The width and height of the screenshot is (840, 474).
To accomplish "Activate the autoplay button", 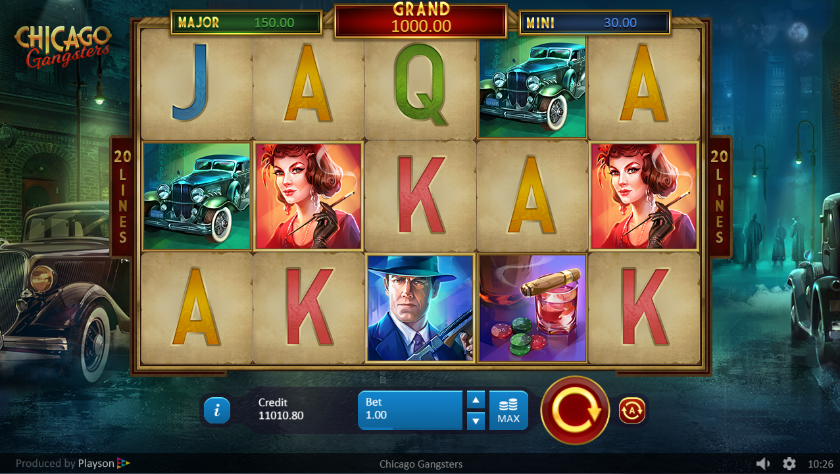I will pyautogui.click(x=632, y=410).
